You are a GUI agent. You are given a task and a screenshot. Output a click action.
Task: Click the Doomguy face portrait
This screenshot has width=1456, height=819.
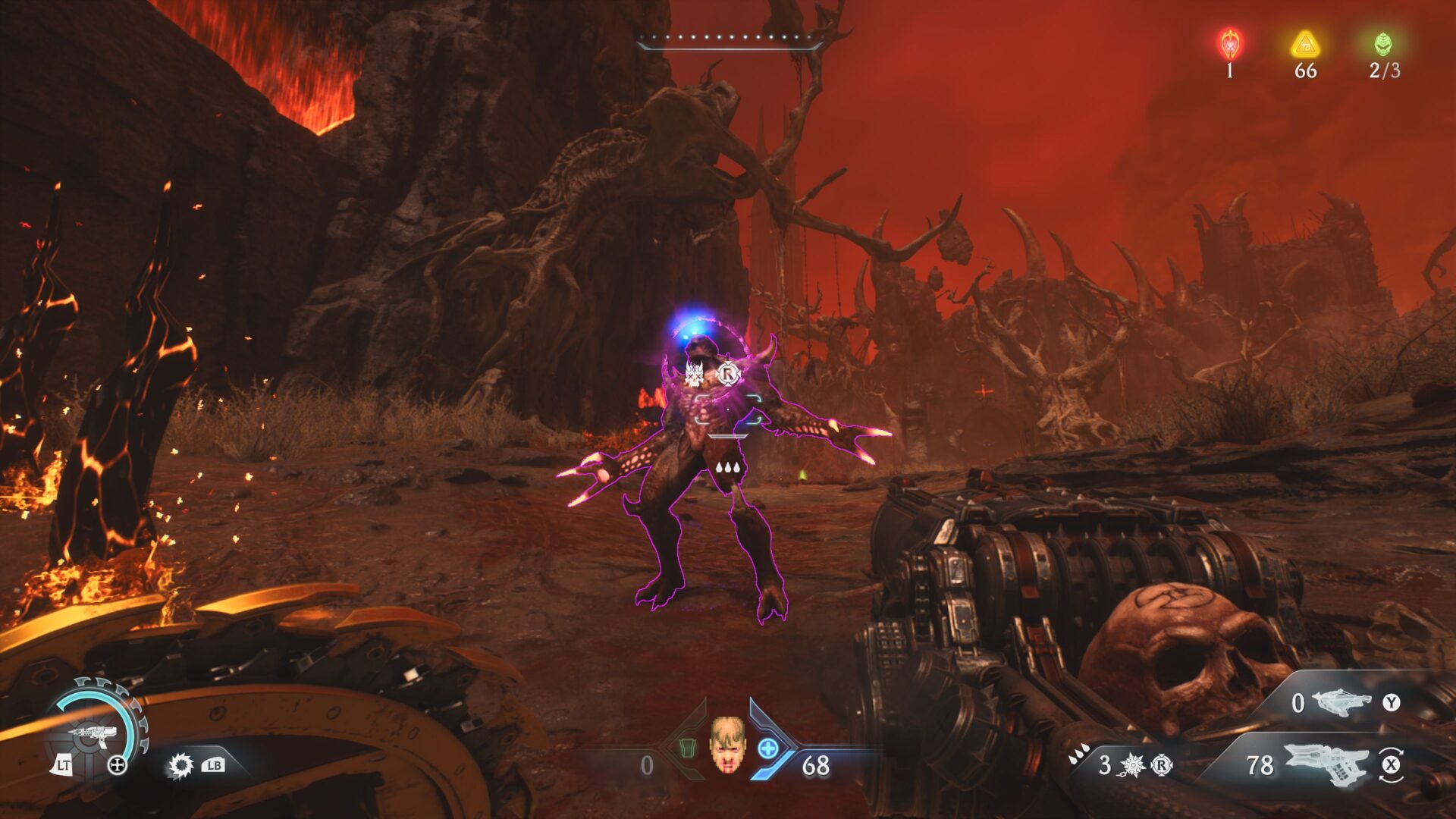coord(726,744)
